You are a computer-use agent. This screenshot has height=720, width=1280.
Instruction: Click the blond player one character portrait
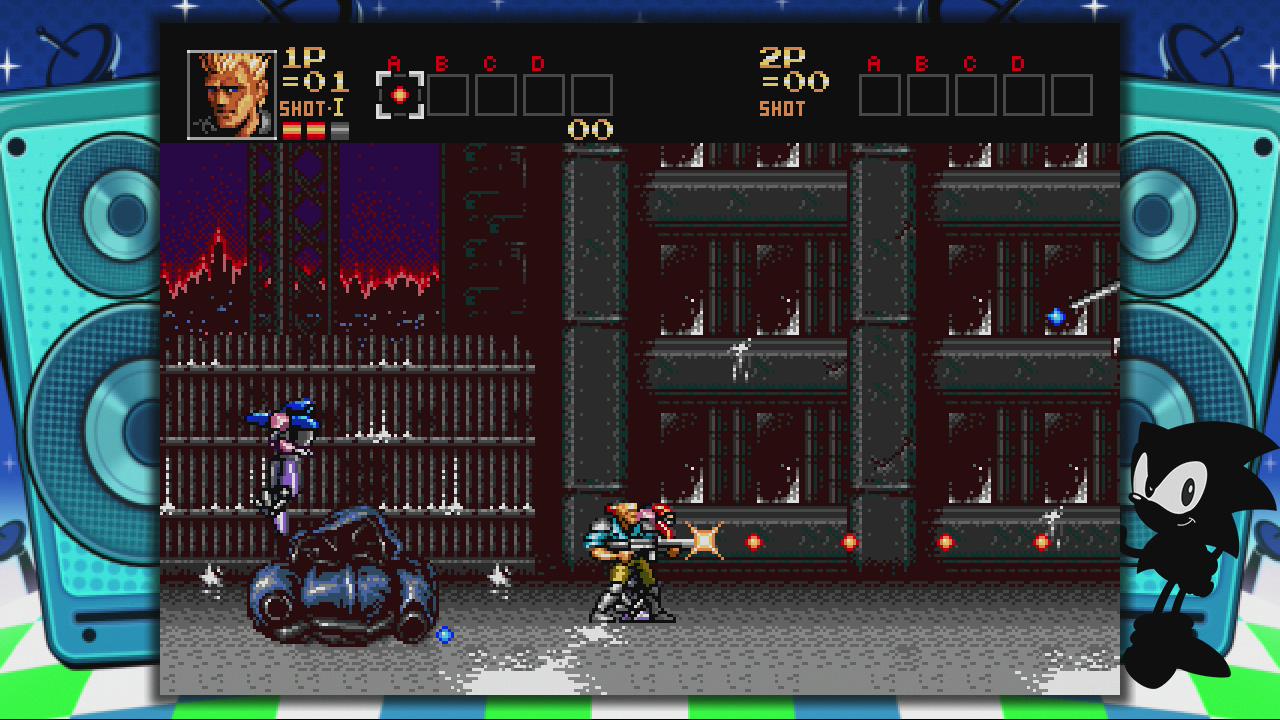(x=232, y=94)
